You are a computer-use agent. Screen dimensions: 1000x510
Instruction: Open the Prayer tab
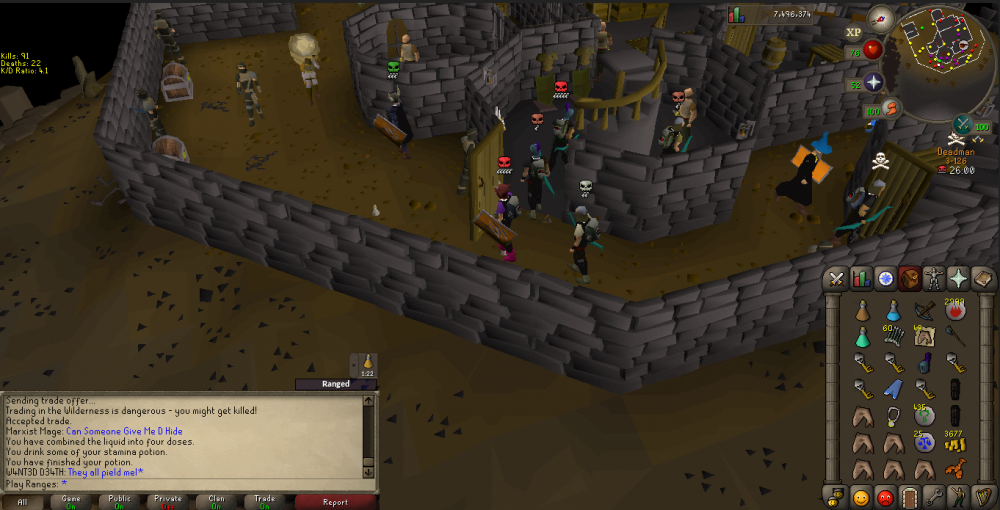click(959, 279)
